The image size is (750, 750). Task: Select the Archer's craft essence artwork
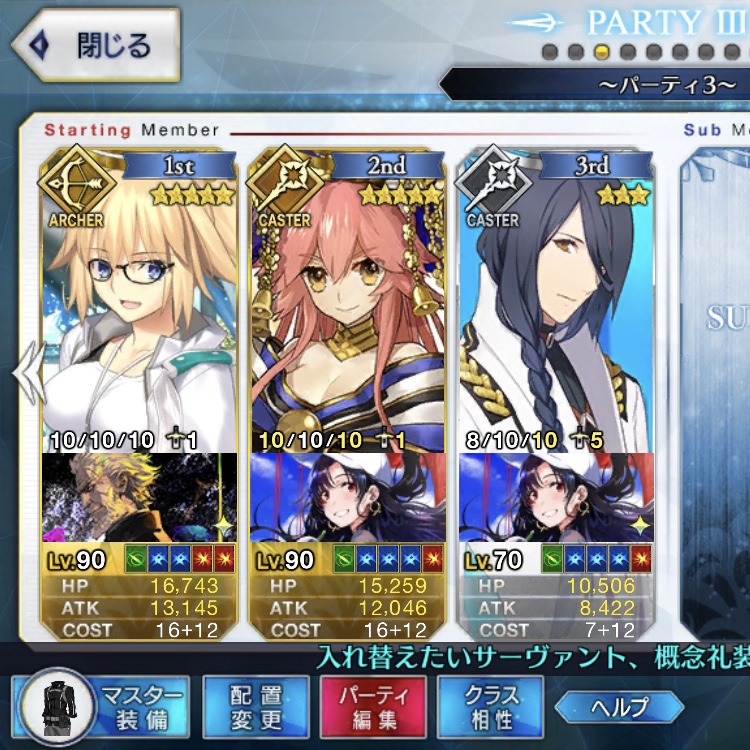(x=140, y=497)
